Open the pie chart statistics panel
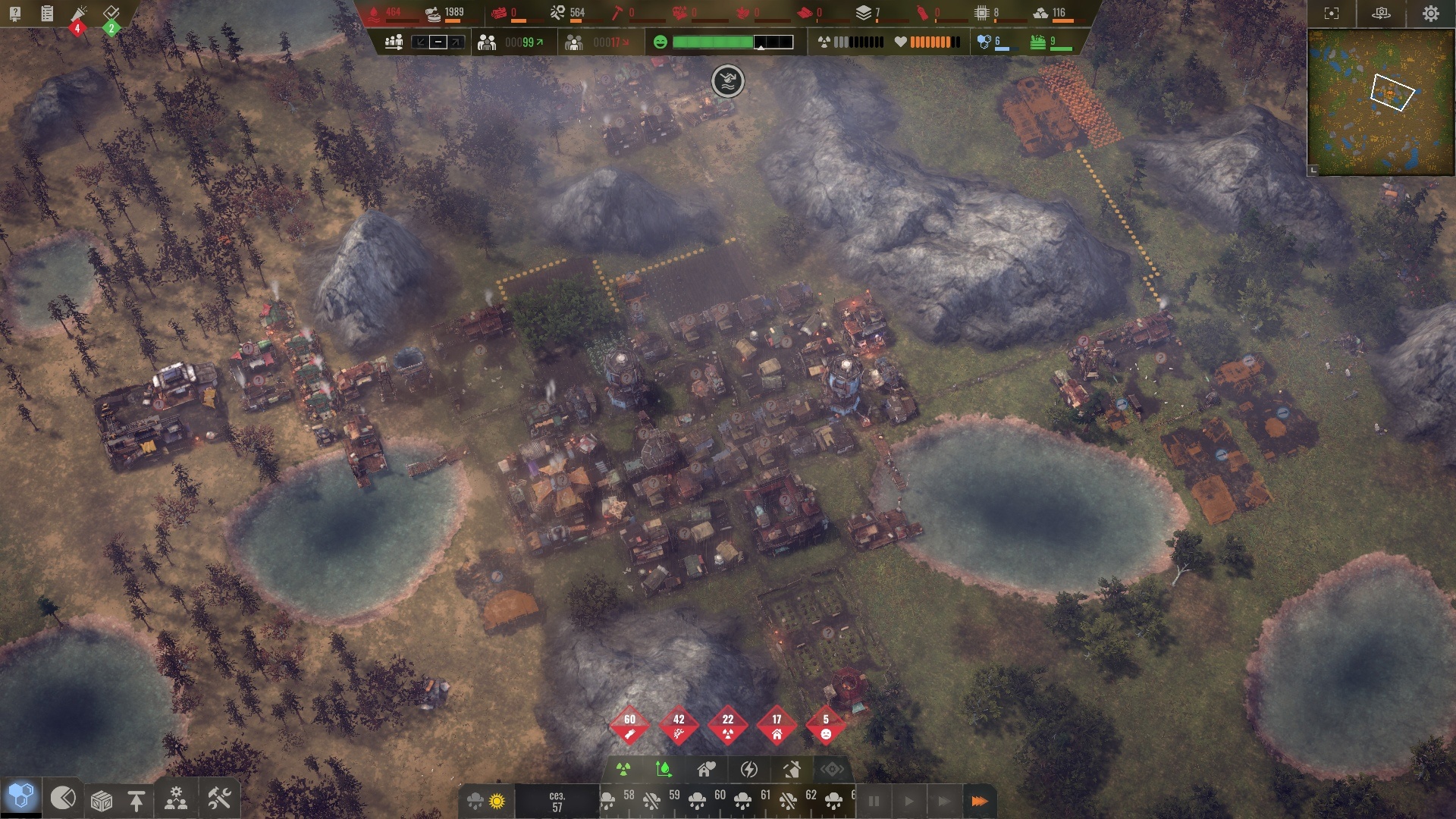Image resolution: width=1456 pixels, height=819 pixels. [x=63, y=798]
